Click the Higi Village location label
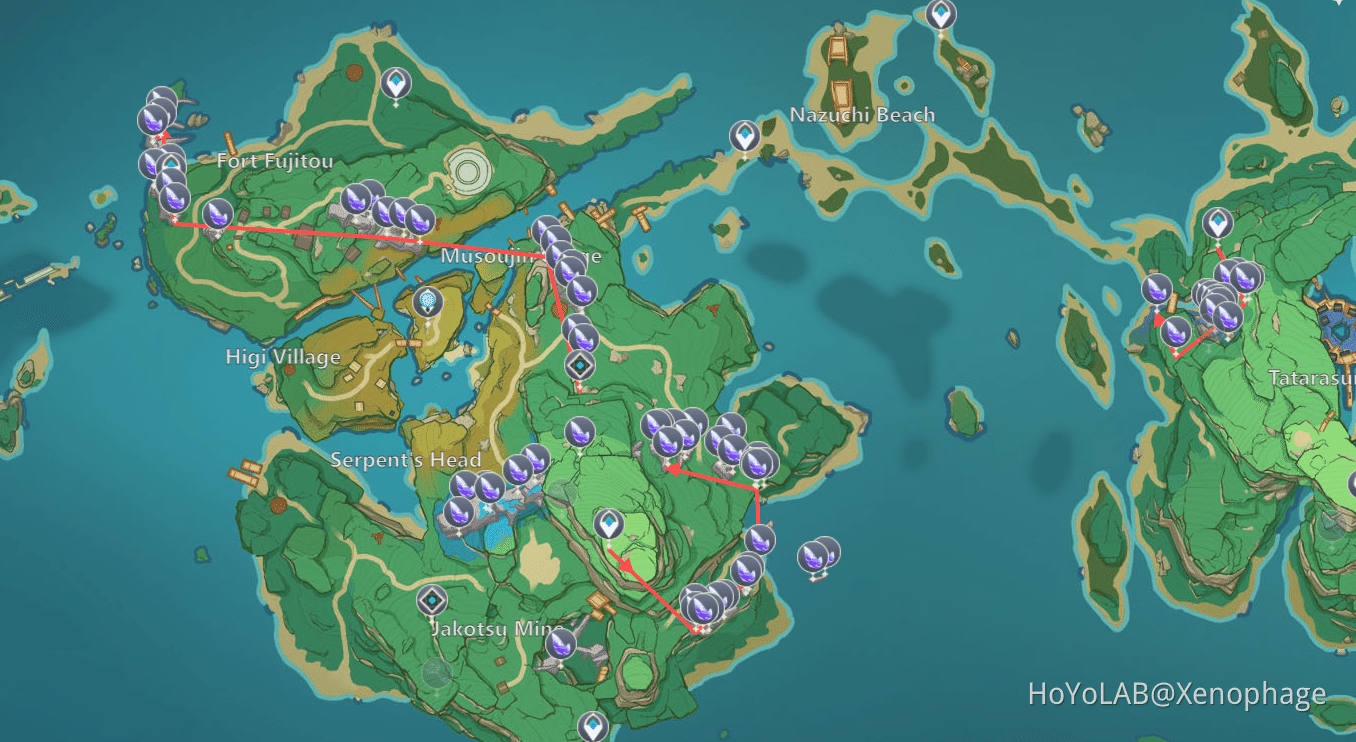Image resolution: width=1356 pixels, height=742 pixels. [x=283, y=355]
